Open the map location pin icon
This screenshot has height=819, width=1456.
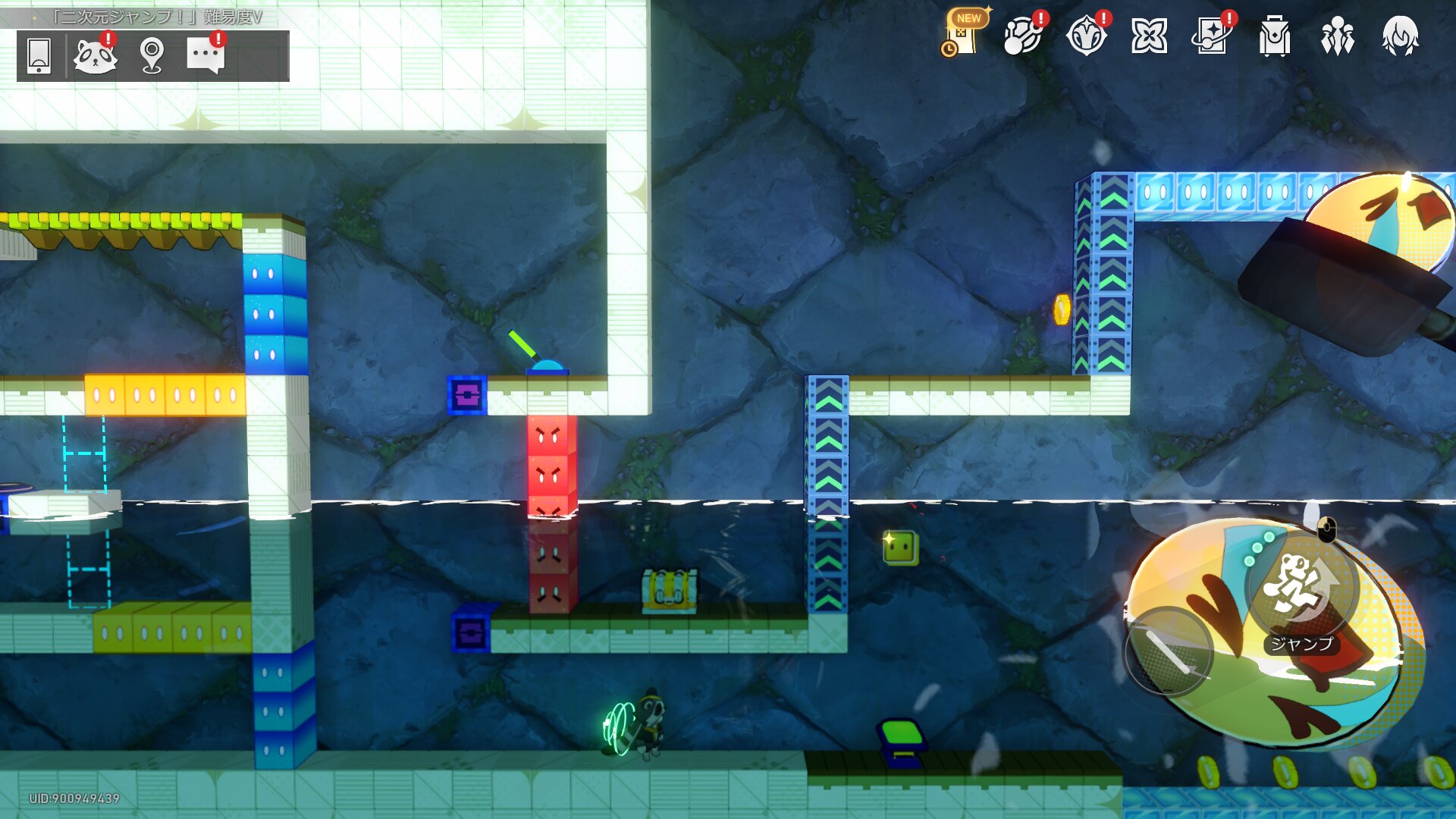click(x=152, y=55)
